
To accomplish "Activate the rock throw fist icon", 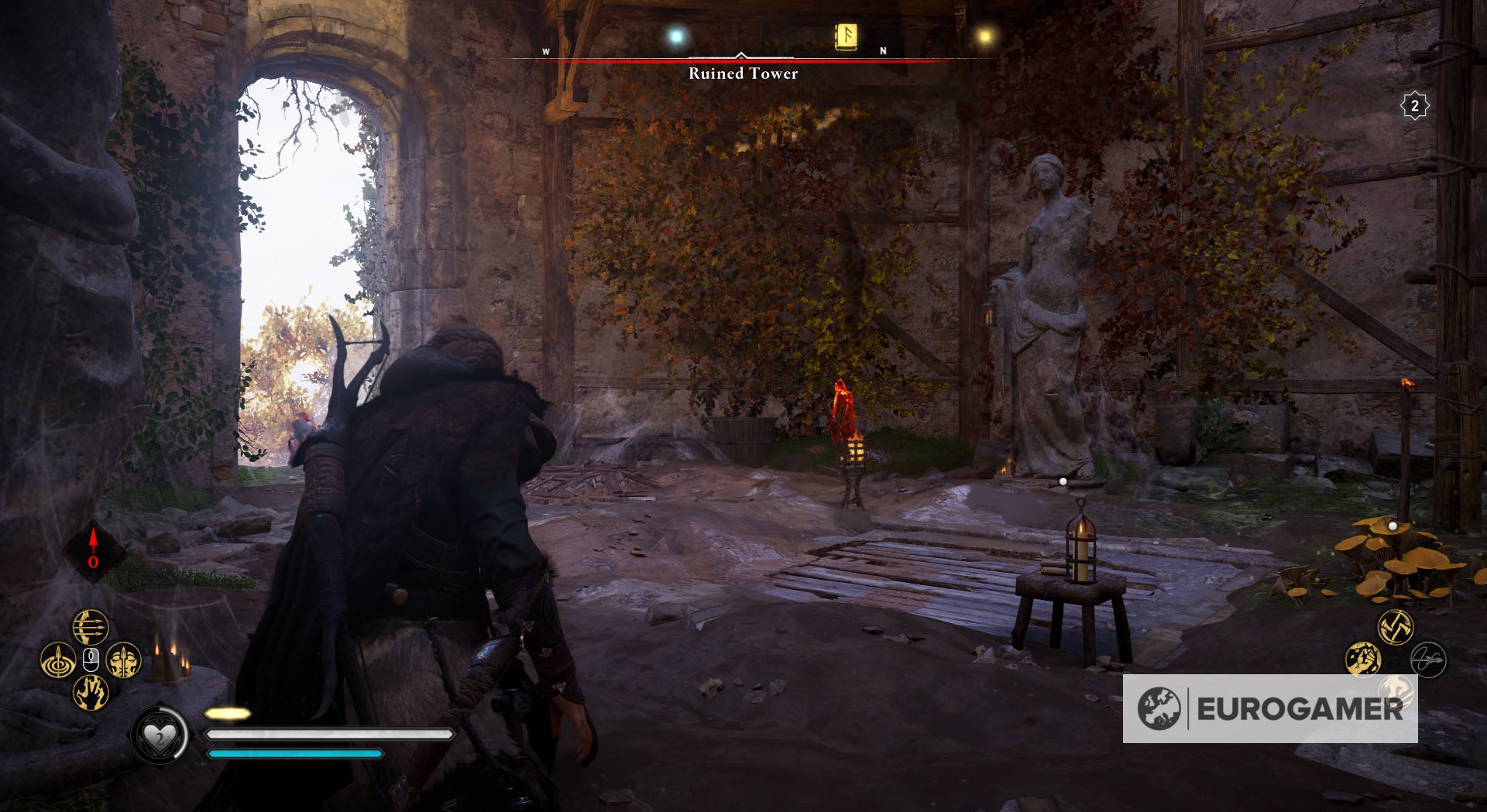I will [1363, 658].
